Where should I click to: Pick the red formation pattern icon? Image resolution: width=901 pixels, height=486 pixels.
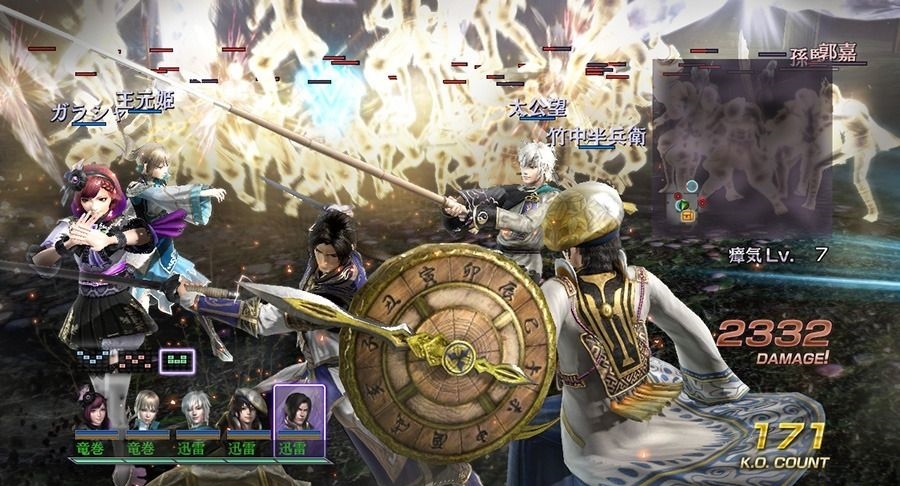click(134, 358)
